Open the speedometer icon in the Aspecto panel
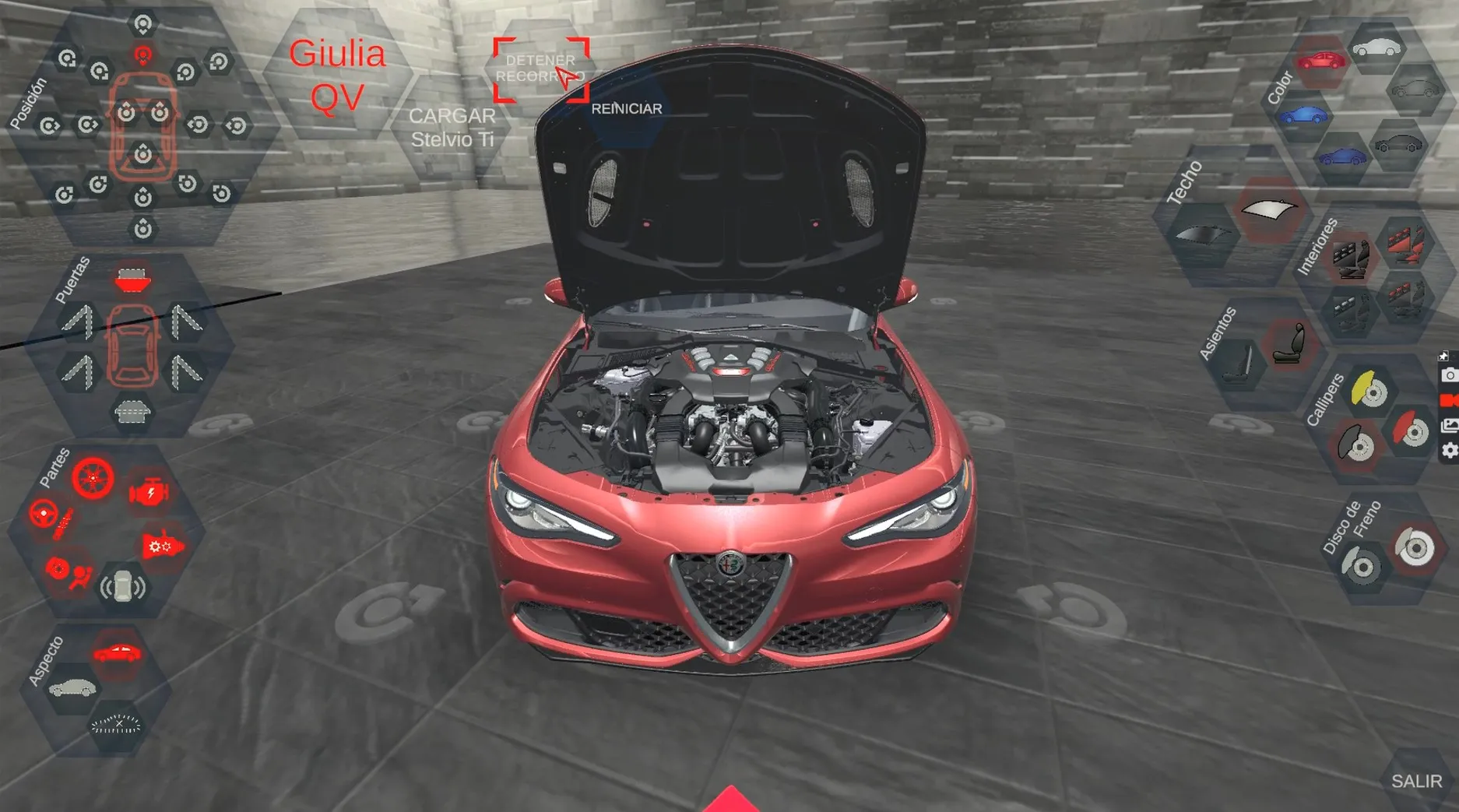 (x=116, y=724)
